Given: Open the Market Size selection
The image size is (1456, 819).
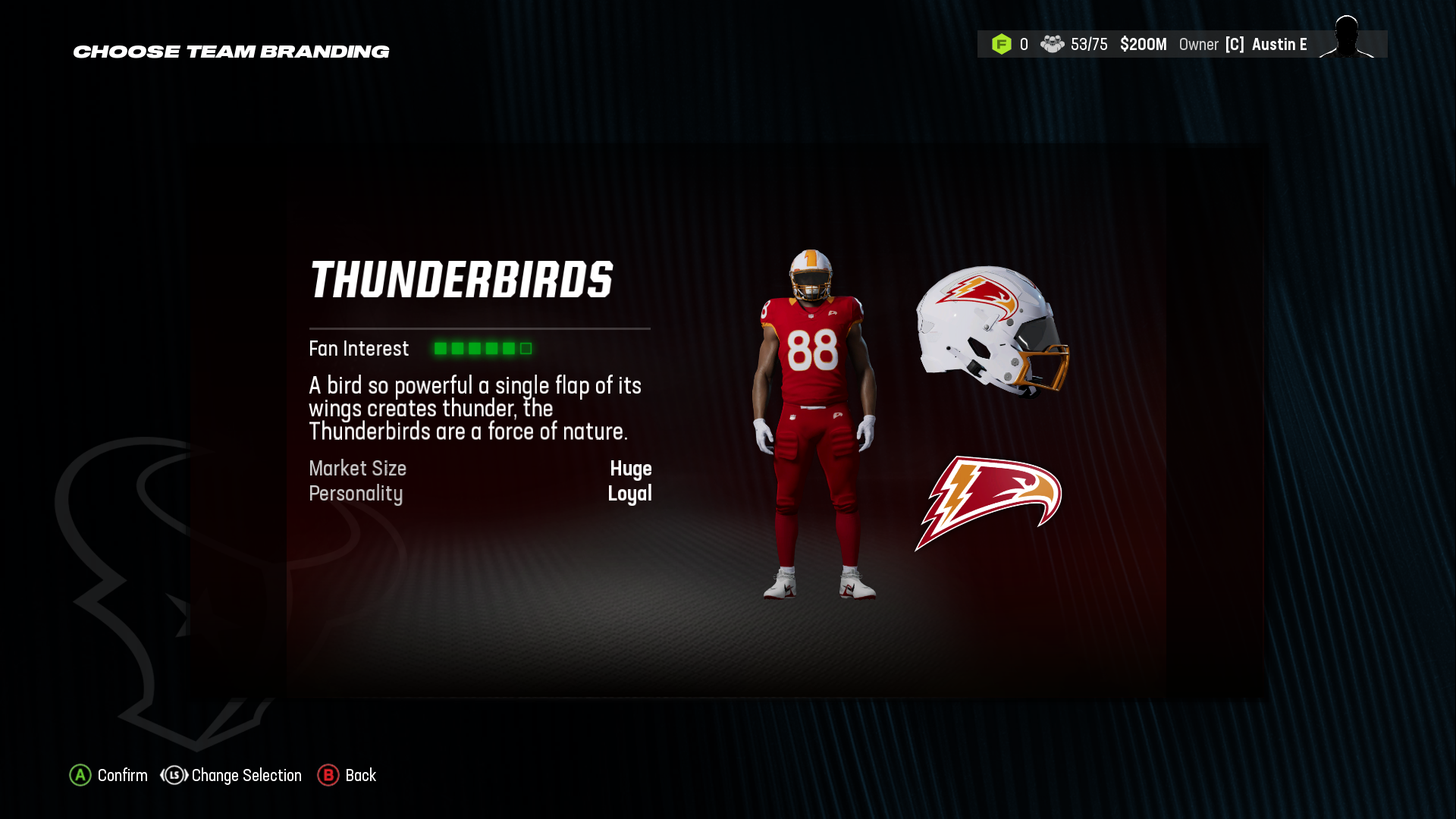Looking at the screenshot, I should [x=632, y=469].
